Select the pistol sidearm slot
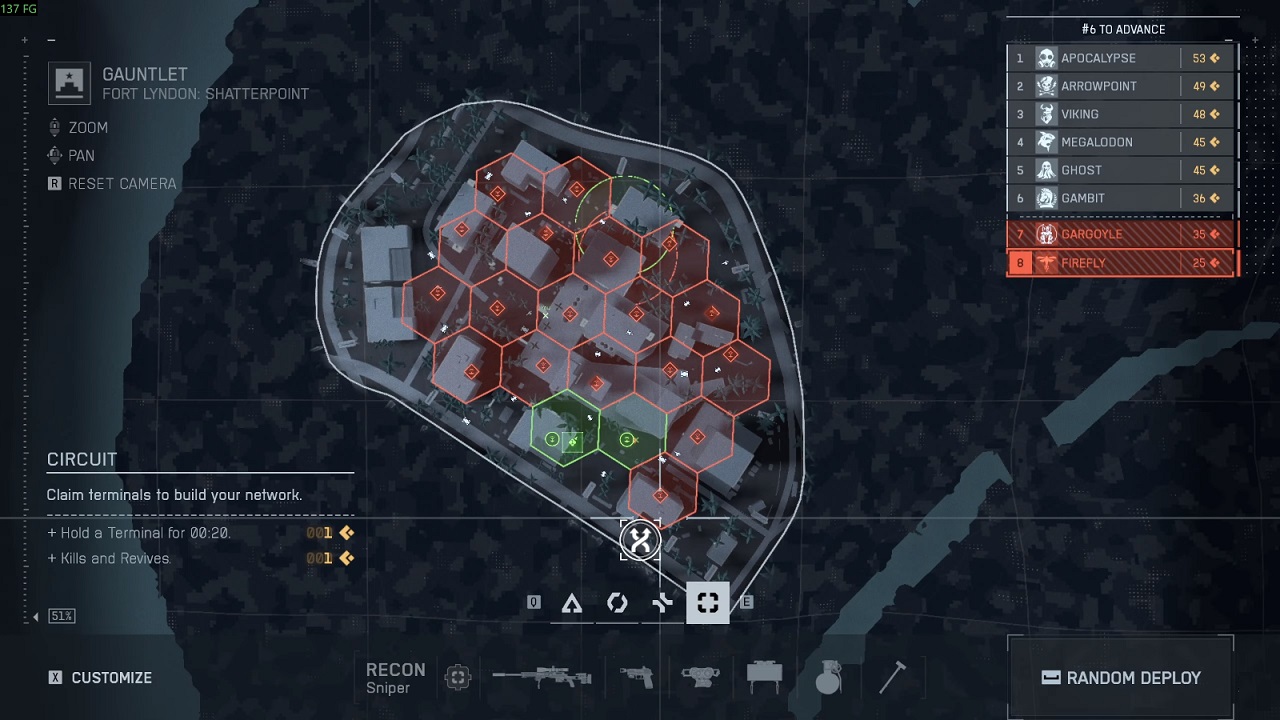Viewport: 1280px width, 720px height. (x=636, y=677)
